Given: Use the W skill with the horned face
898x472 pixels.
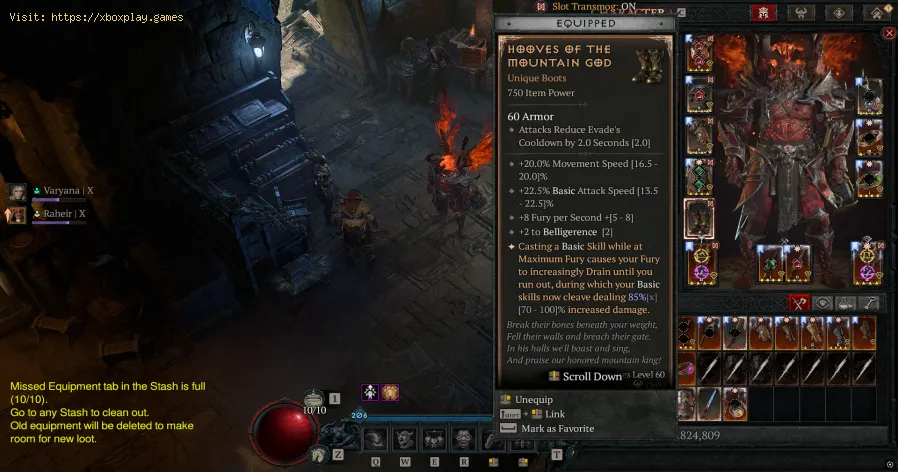Looking at the screenshot, I should click(x=405, y=438).
